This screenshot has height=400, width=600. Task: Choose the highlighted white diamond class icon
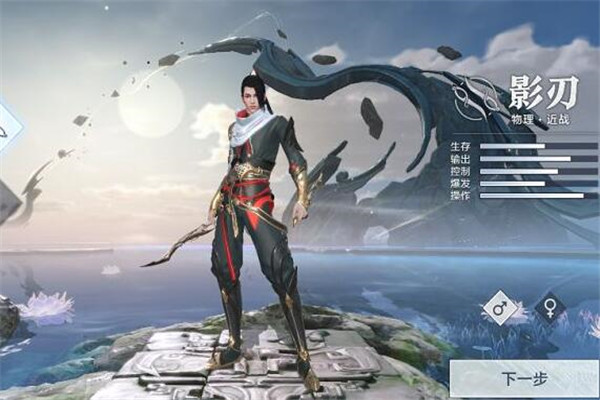[x=6, y=127]
